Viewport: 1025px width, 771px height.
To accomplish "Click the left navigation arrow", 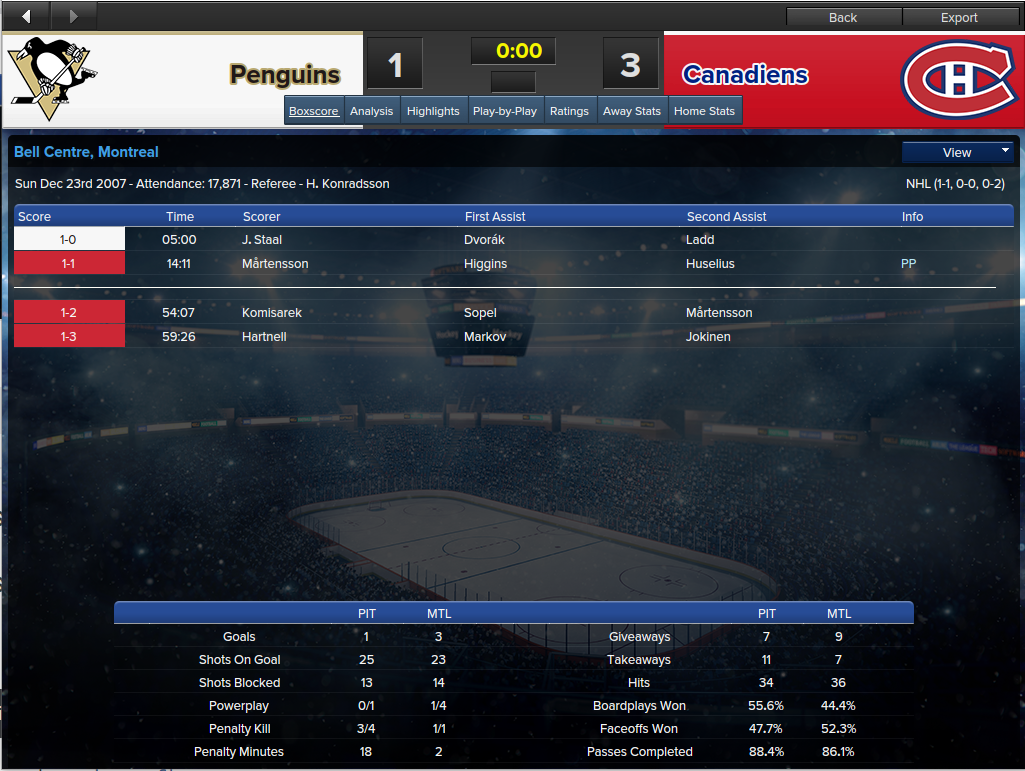I will (26, 16).
